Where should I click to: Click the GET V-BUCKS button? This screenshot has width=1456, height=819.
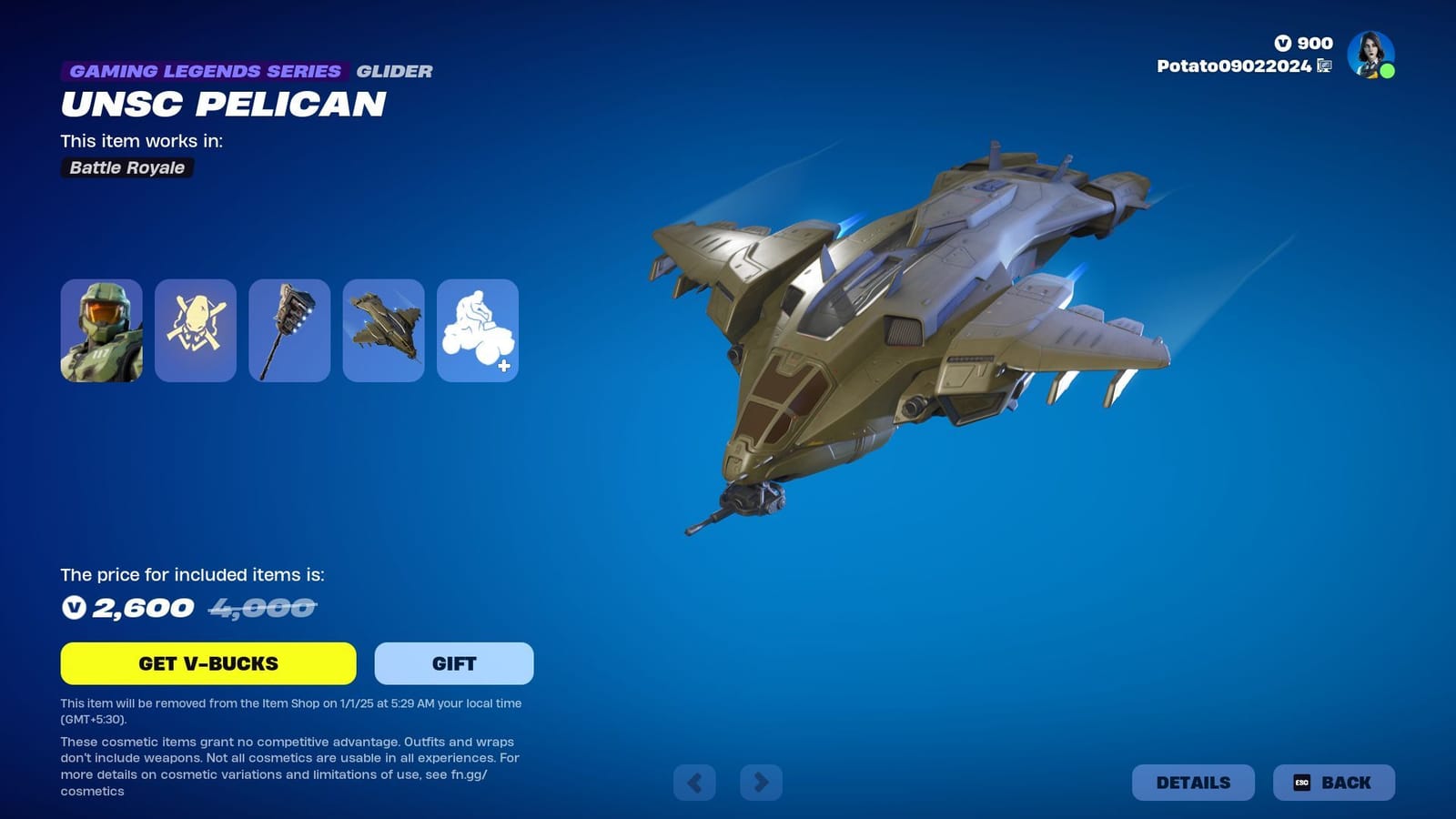point(208,663)
